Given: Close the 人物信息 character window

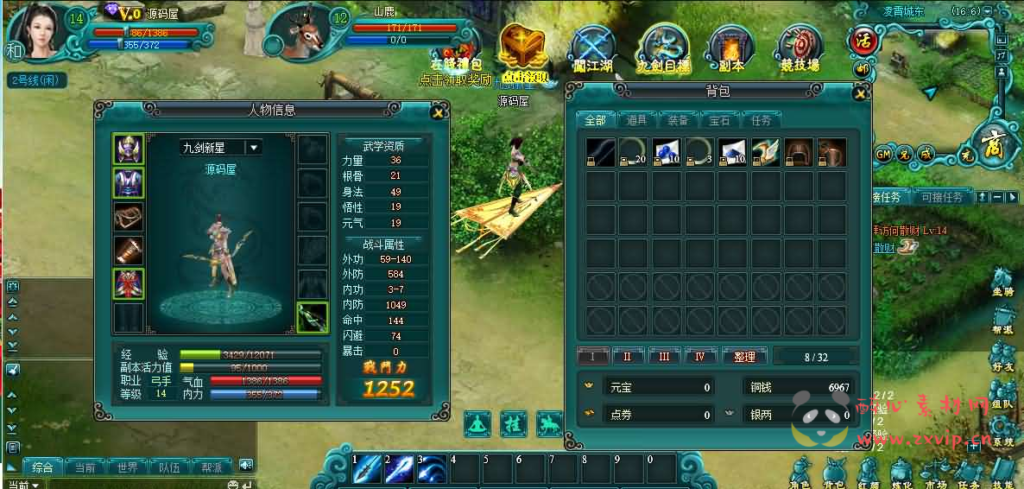Looking at the screenshot, I should [437, 112].
